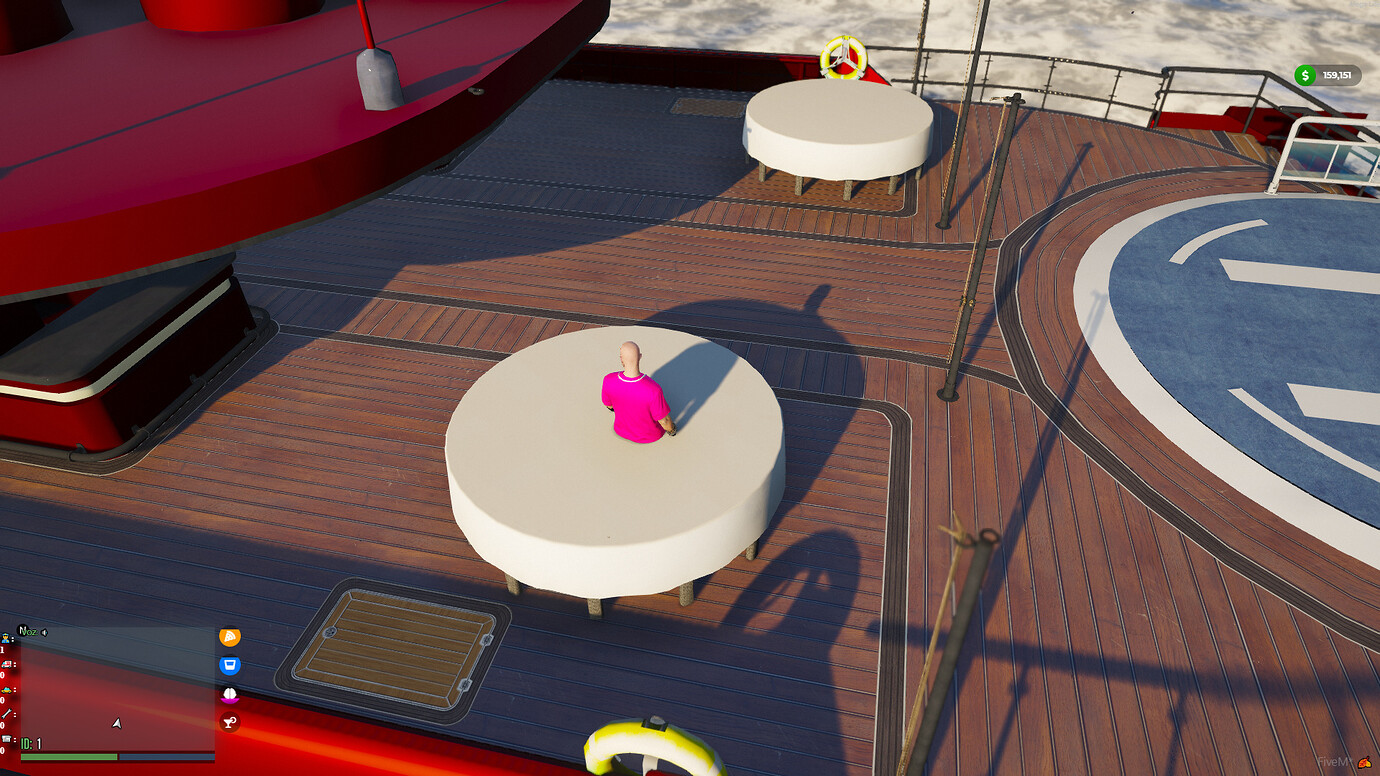Select the blue drink thirst icon
The image size is (1380, 776).
[x=228, y=664]
